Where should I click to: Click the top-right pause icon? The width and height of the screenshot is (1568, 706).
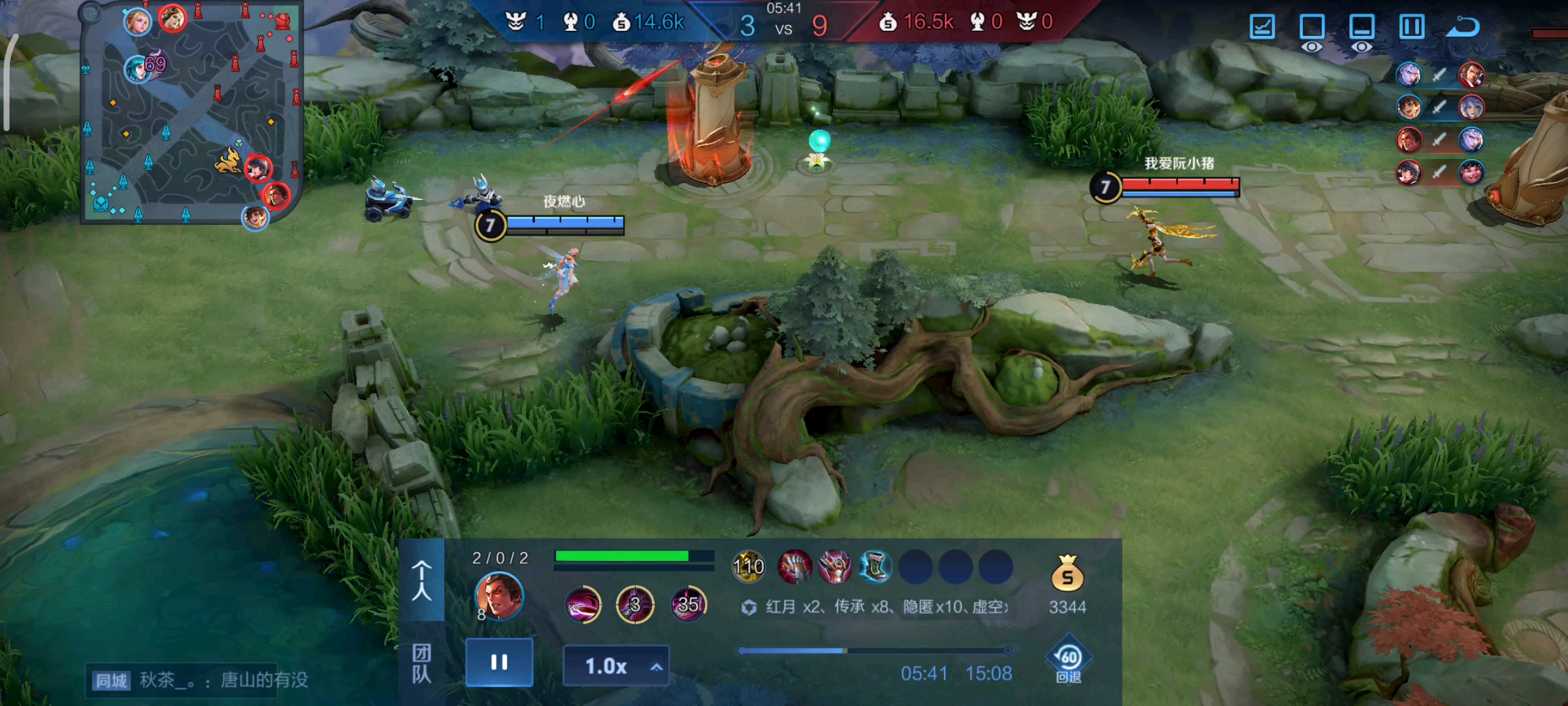(x=1412, y=27)
